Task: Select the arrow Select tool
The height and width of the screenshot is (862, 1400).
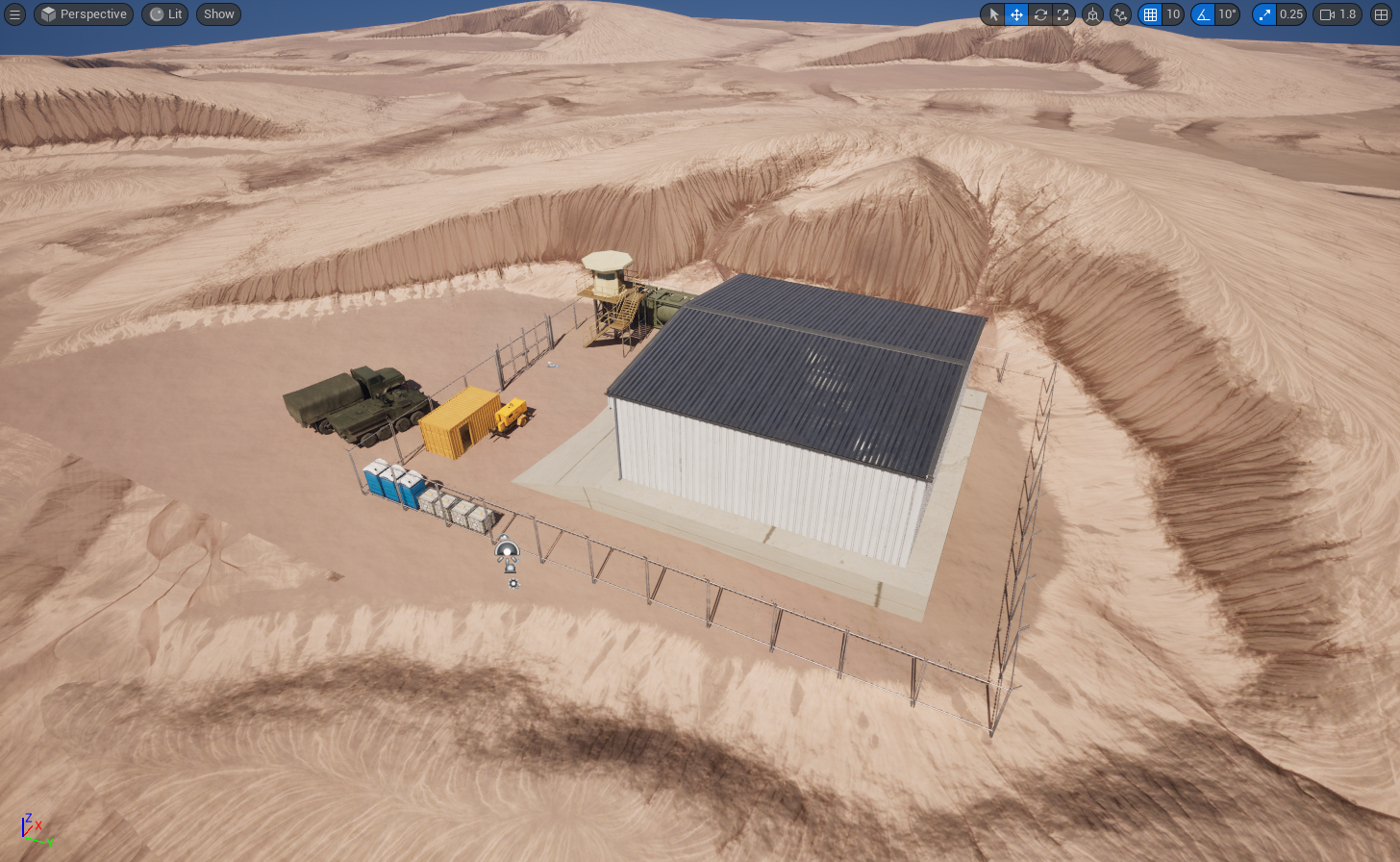Action: tap(992, 14)
